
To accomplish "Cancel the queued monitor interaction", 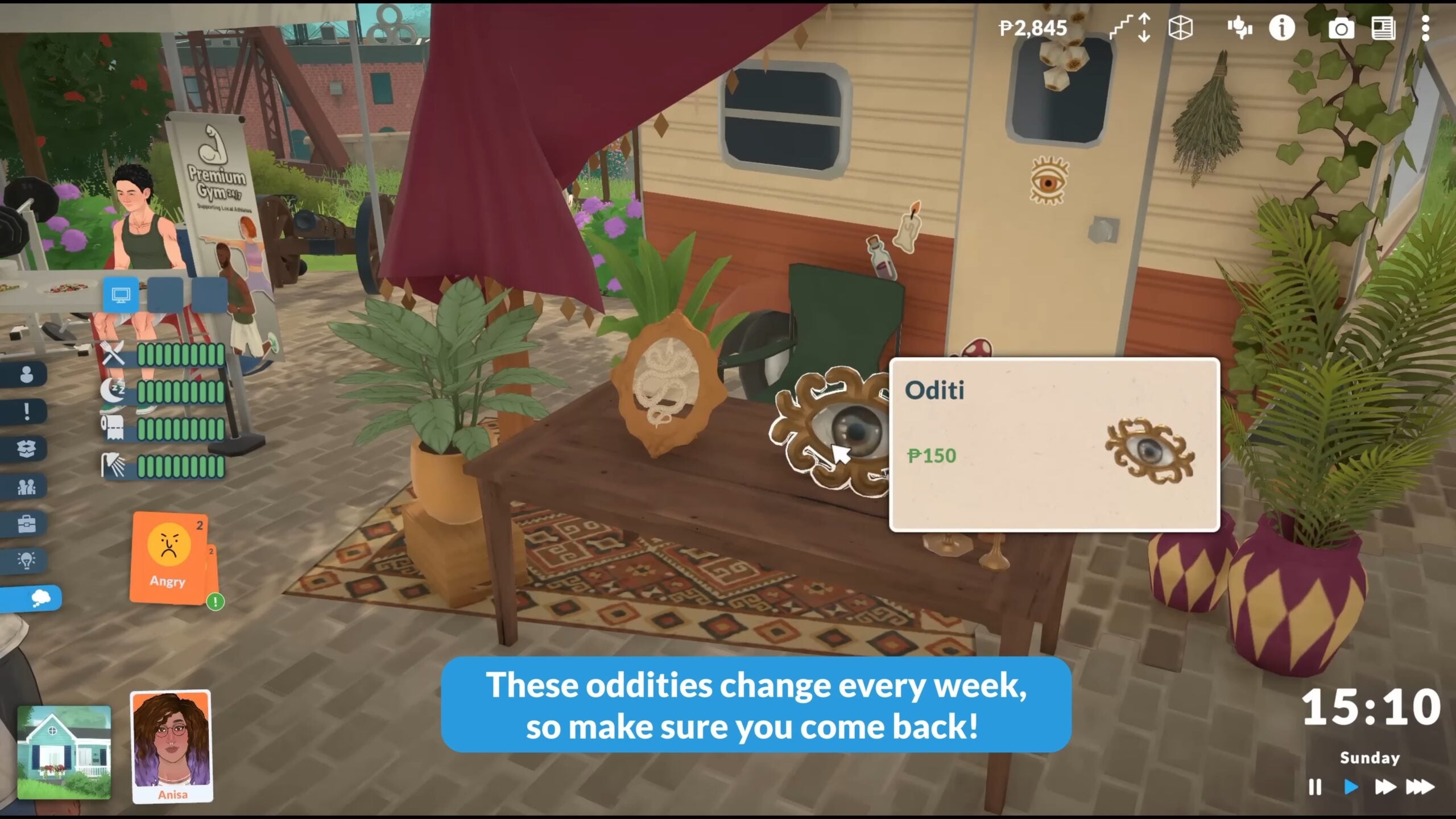I will point(120,295).
